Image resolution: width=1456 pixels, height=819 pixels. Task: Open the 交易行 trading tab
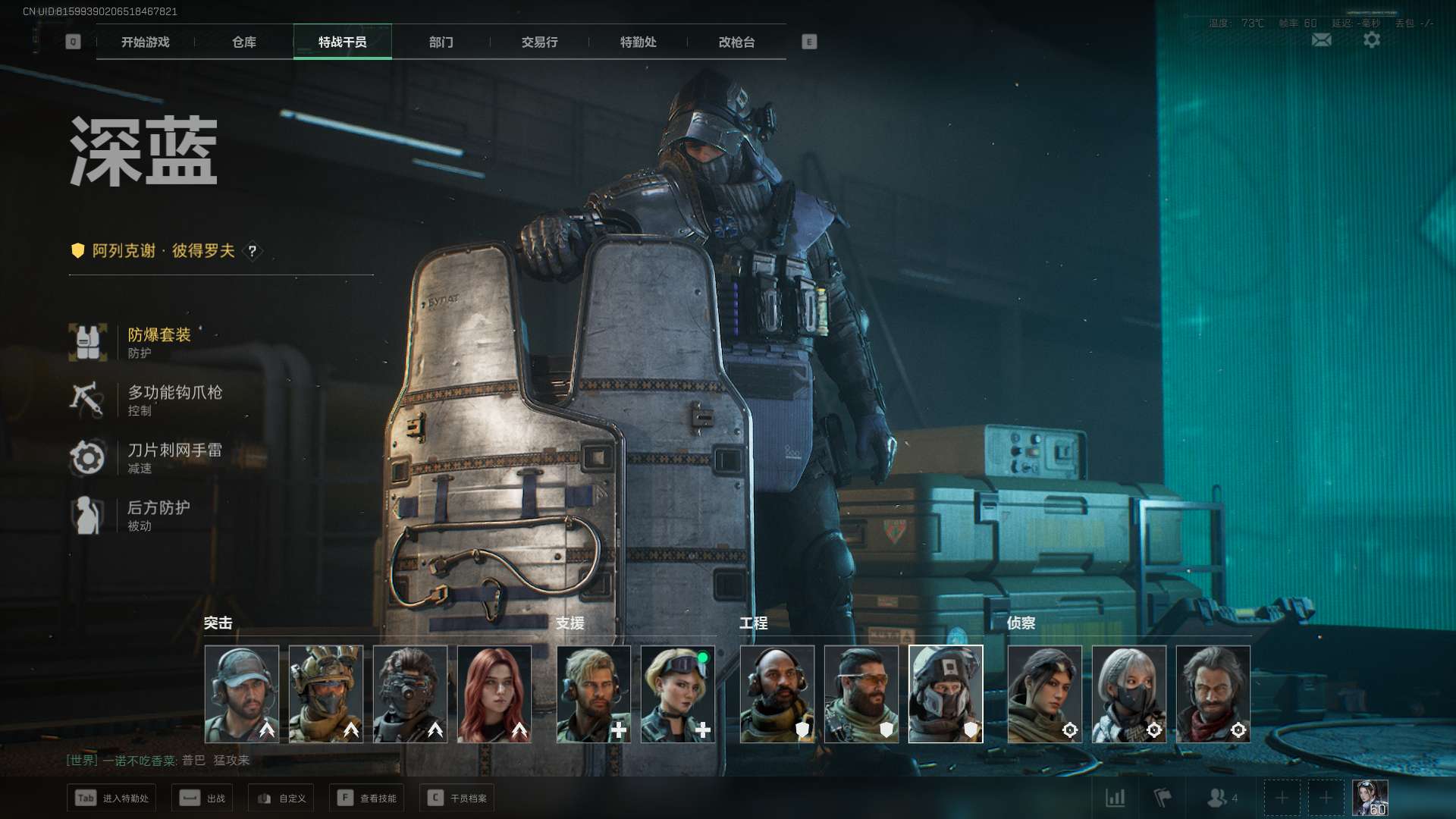(540, 42)
